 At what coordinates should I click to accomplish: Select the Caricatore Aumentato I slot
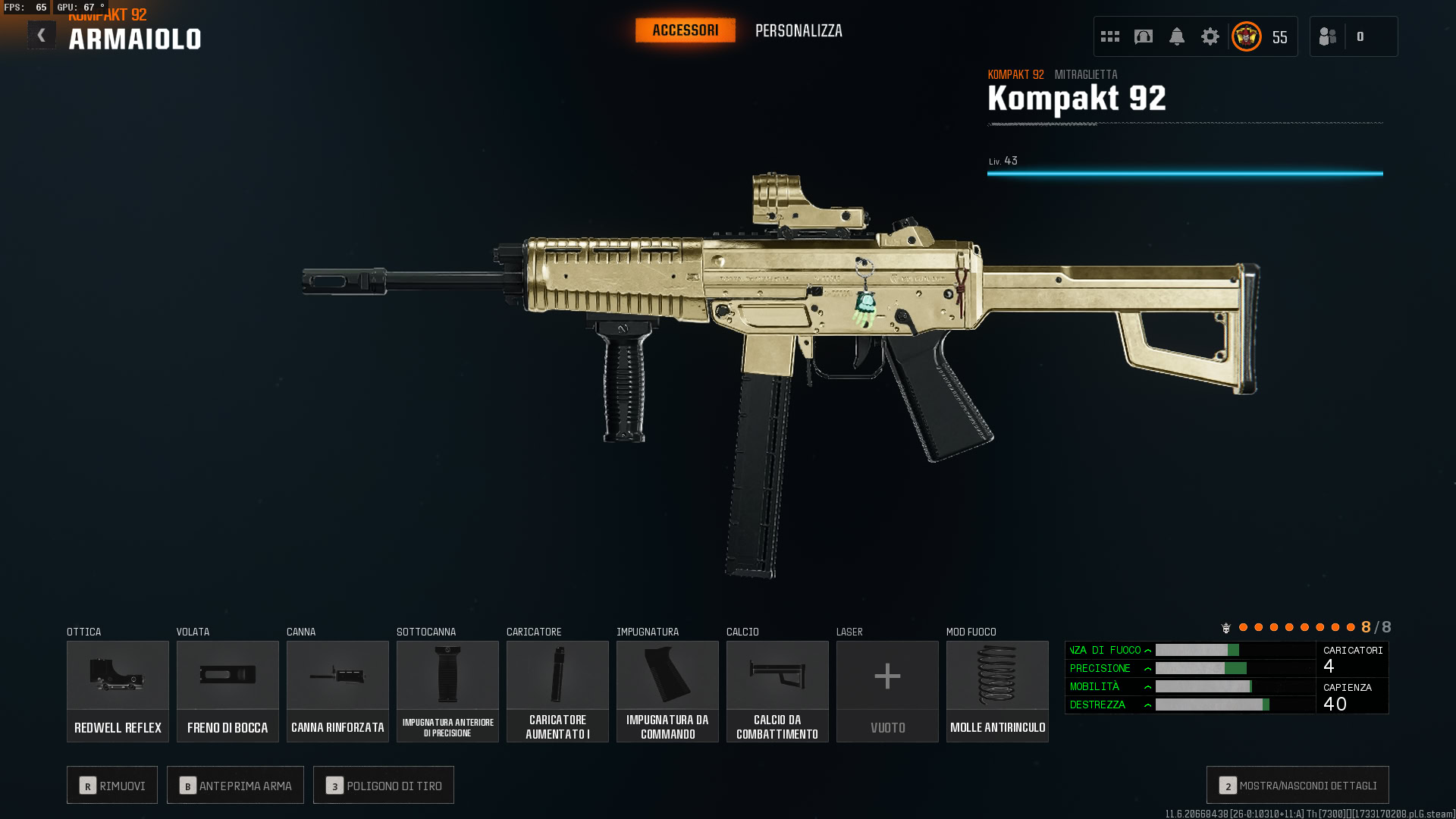557,691
